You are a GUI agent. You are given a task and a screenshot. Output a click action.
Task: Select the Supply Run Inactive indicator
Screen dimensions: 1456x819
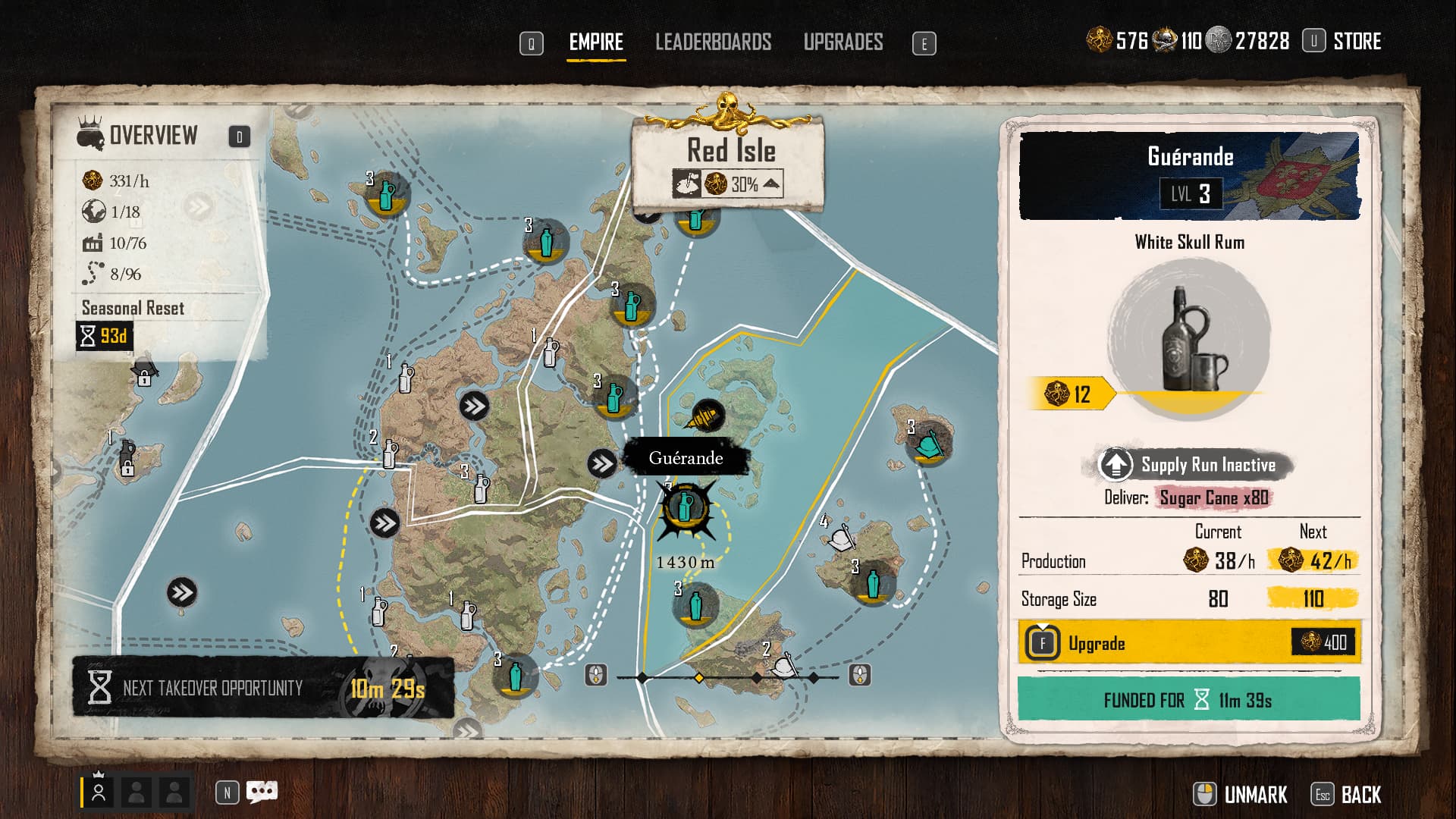(1194, 465)
